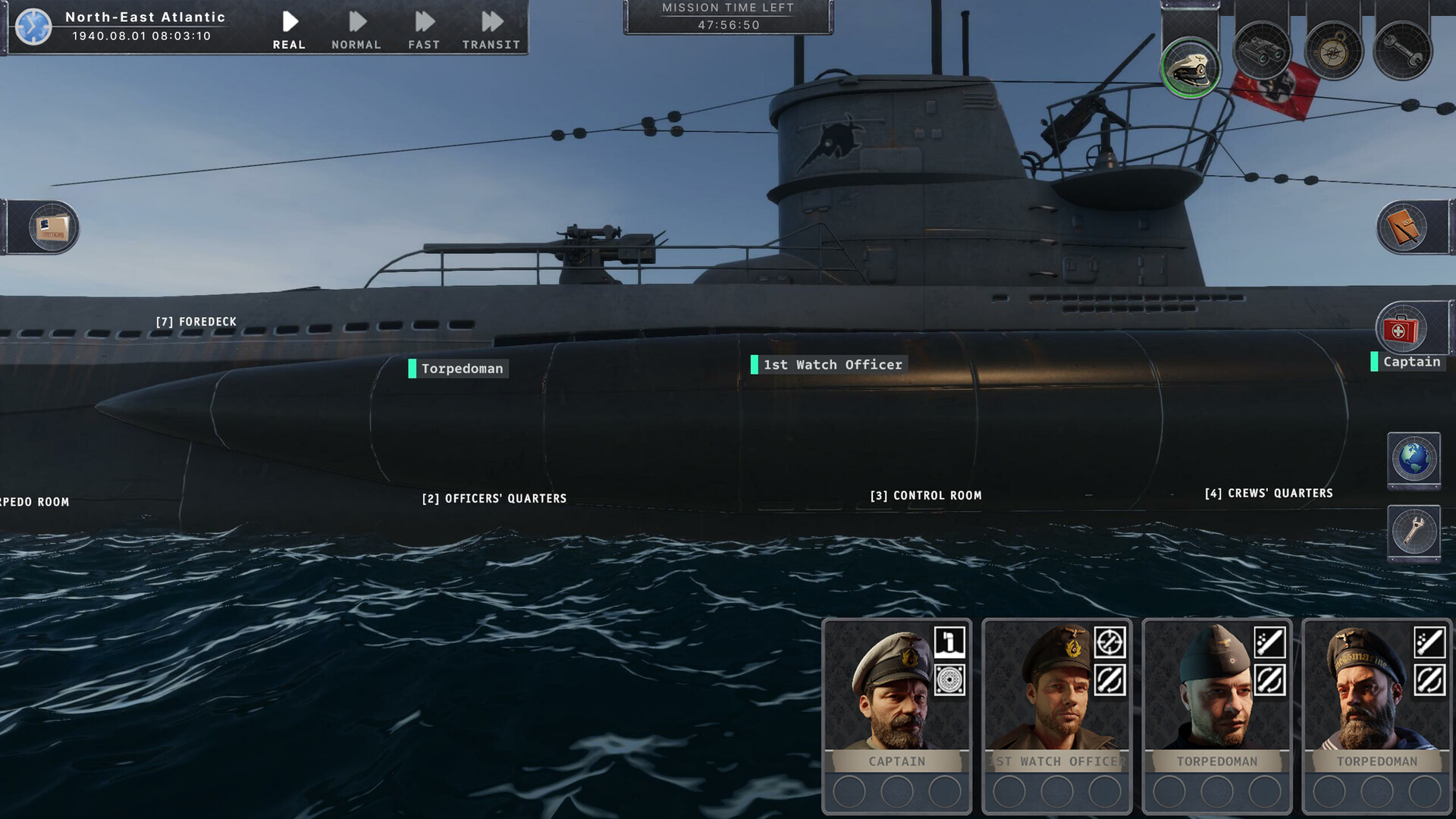
Task: Switch time speed to Normal
Action: coord(356,30)
